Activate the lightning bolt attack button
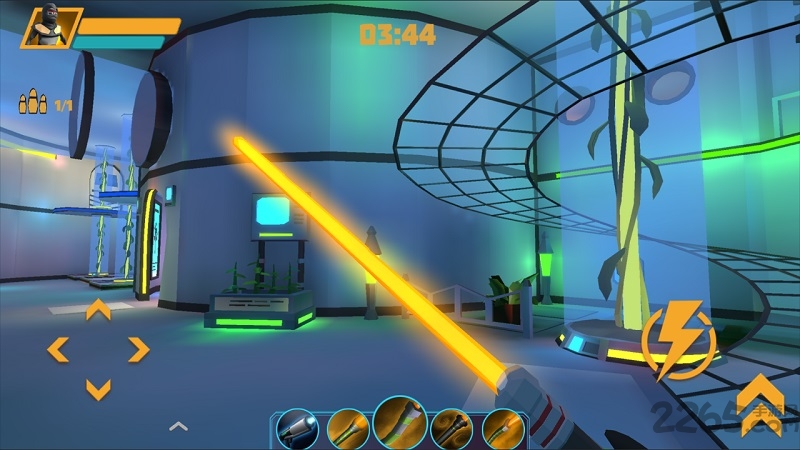The width and height of the screenshot is (800, 450). click(679, 343)
